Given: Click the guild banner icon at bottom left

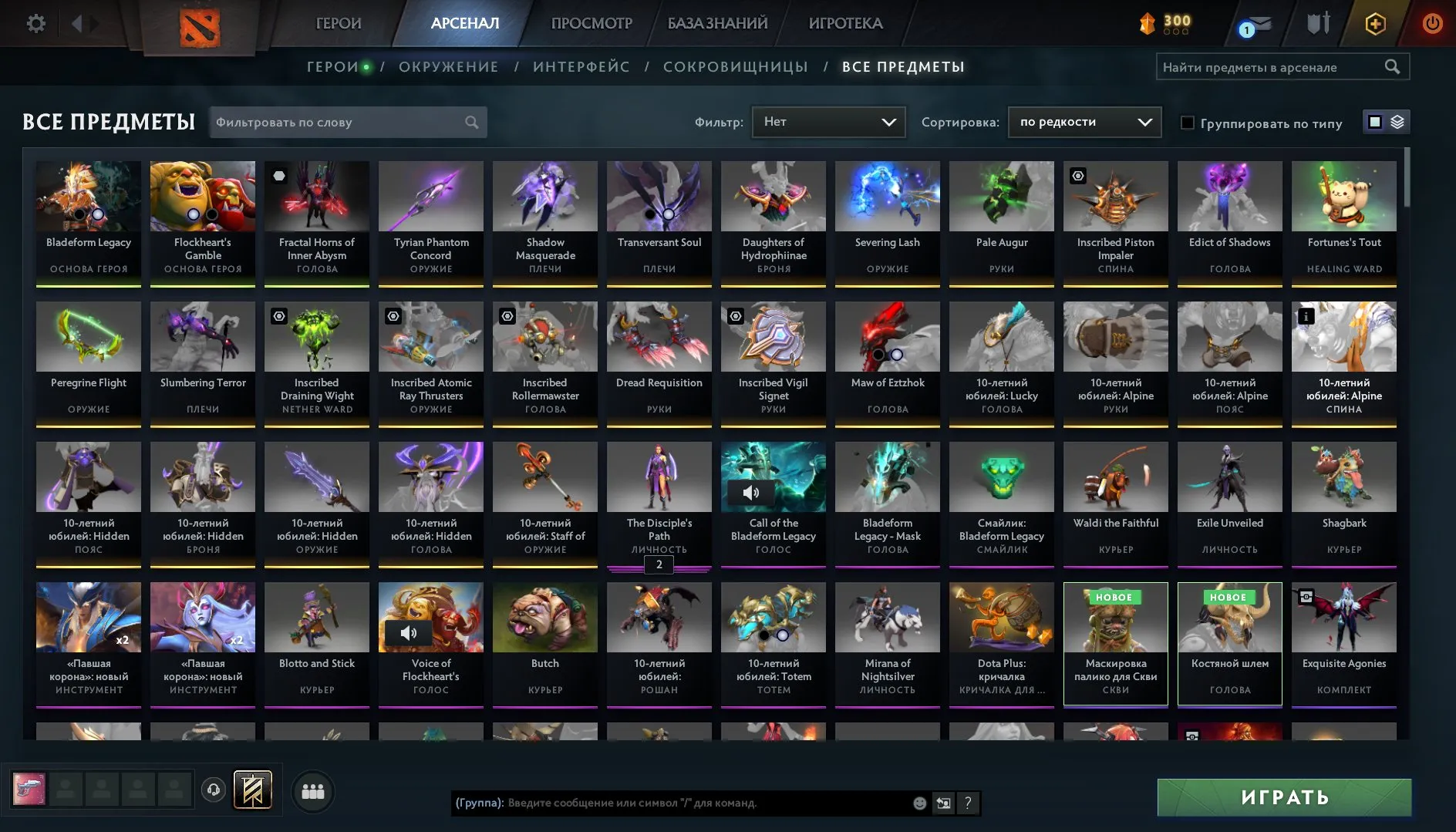Looking at the screenshot, I should [254, 789].
